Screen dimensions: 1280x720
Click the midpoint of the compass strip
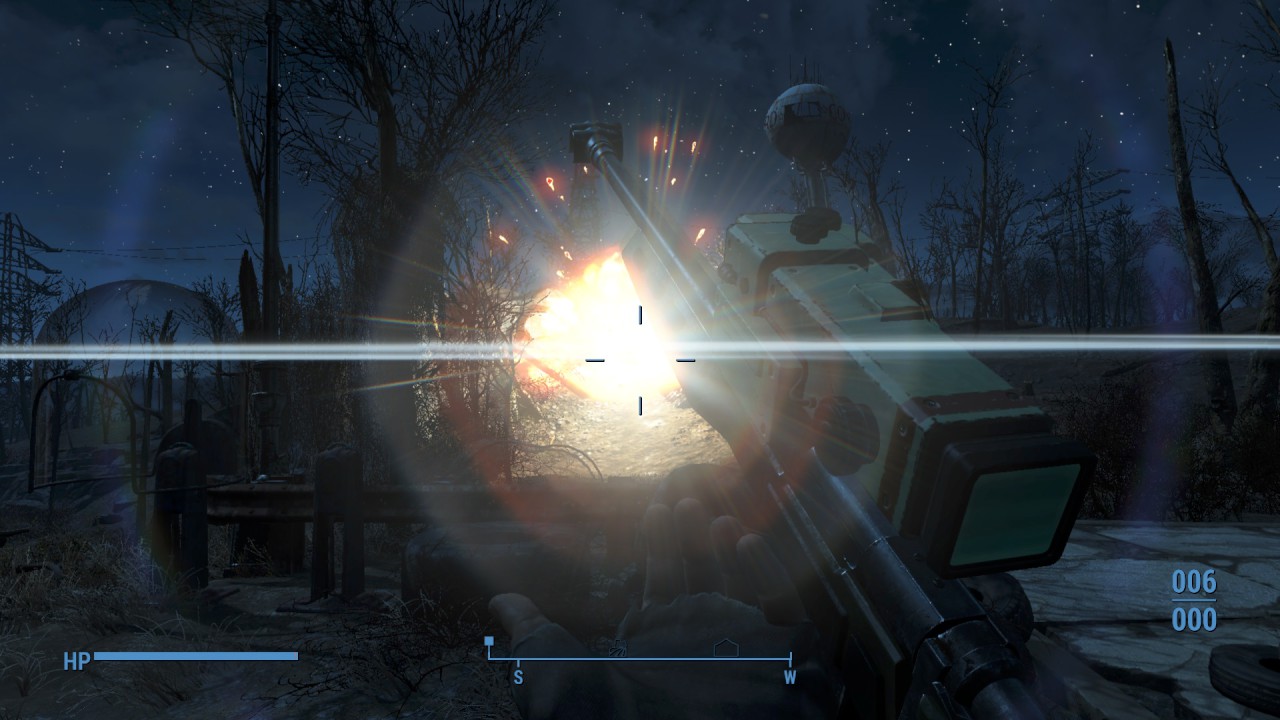tap(640, 658)
